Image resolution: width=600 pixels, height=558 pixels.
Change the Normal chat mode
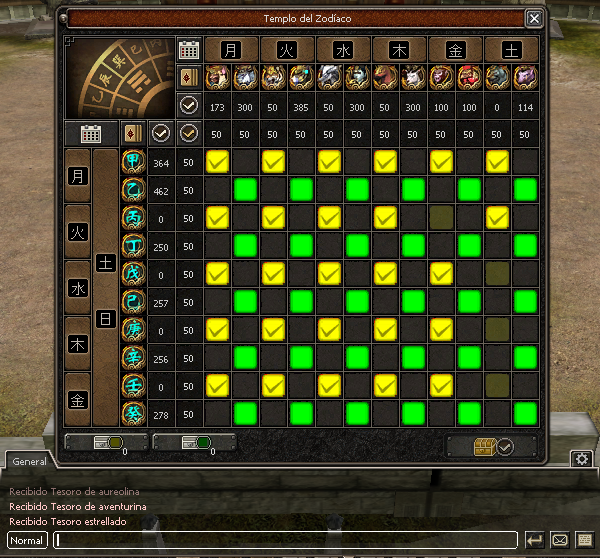click(27, 540)
